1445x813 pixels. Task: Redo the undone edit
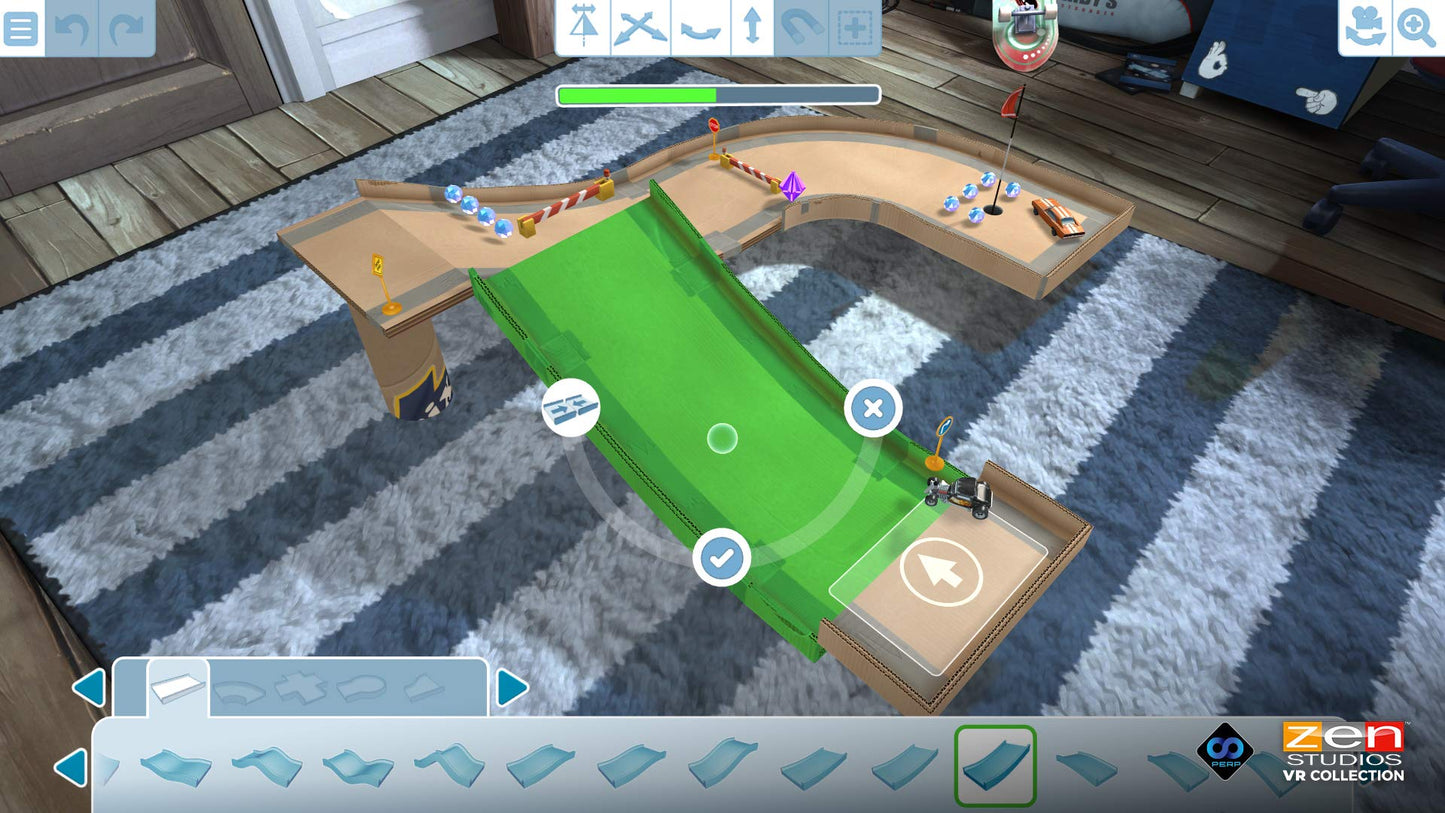tap(127, 28)
